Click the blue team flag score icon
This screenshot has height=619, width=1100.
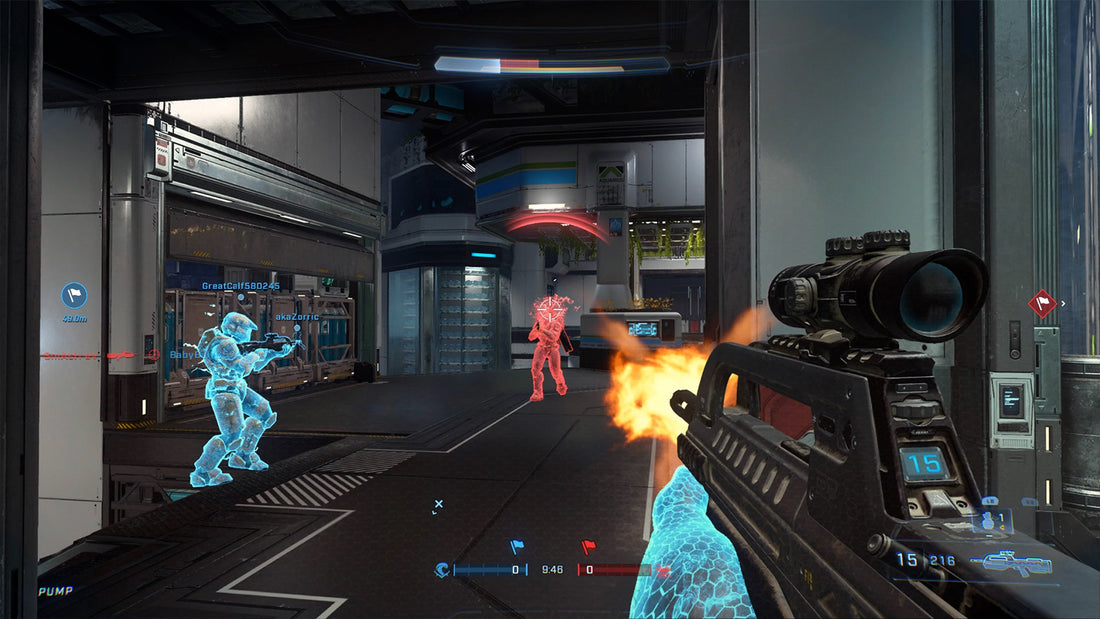tap(517, 547)
